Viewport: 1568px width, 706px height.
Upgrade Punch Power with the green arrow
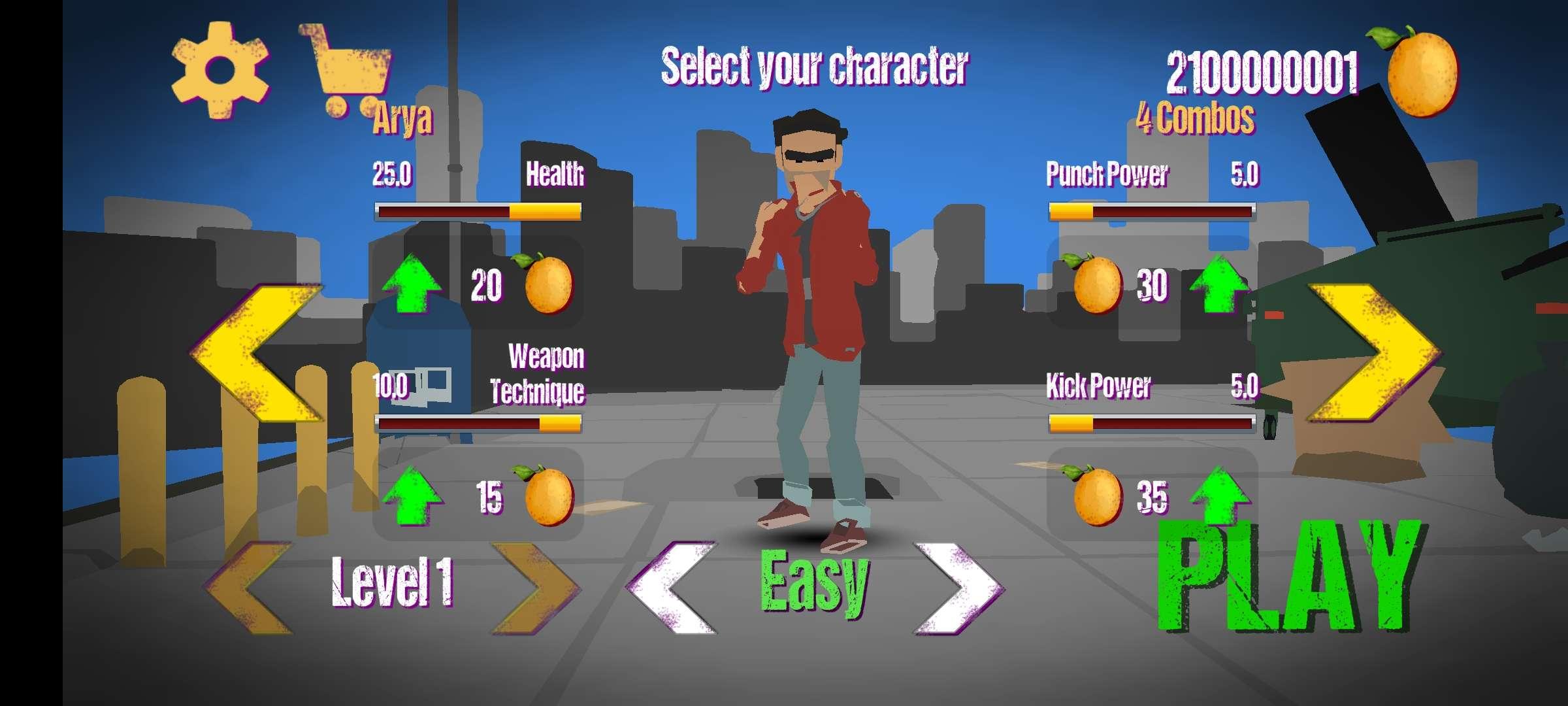(x=1219, y=284)
